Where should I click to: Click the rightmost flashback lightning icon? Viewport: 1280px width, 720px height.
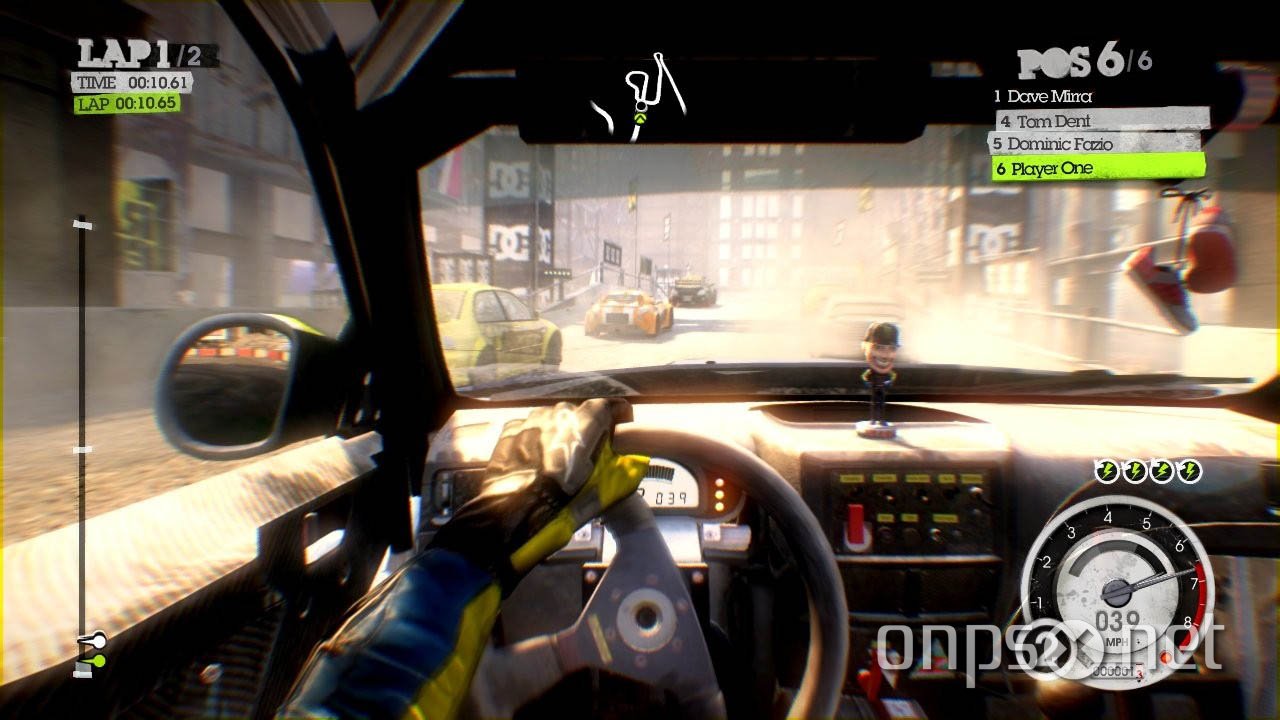(x=1191, y=468)
